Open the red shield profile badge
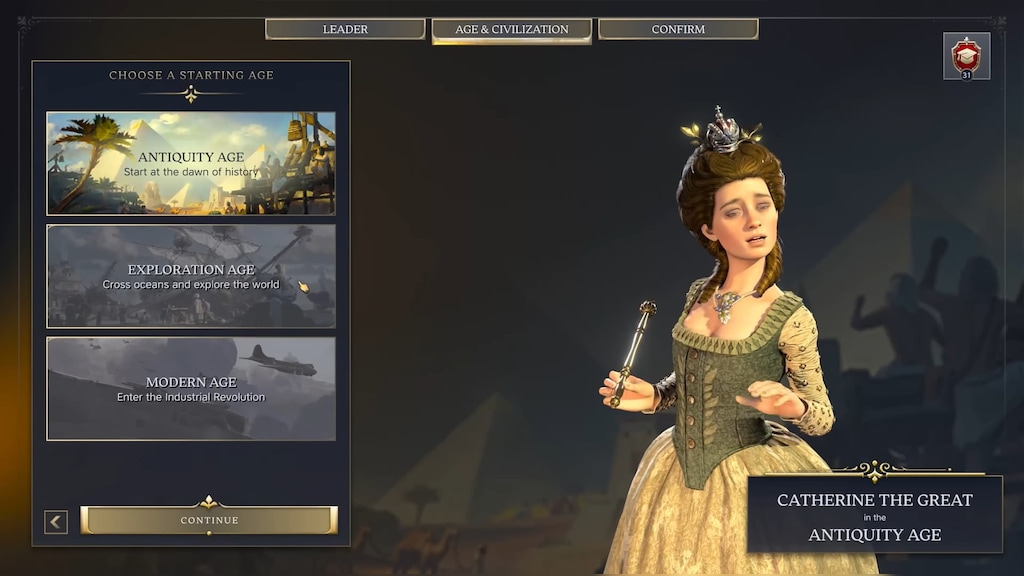The width and height of the screenshot is (1024, 576). 966,56
